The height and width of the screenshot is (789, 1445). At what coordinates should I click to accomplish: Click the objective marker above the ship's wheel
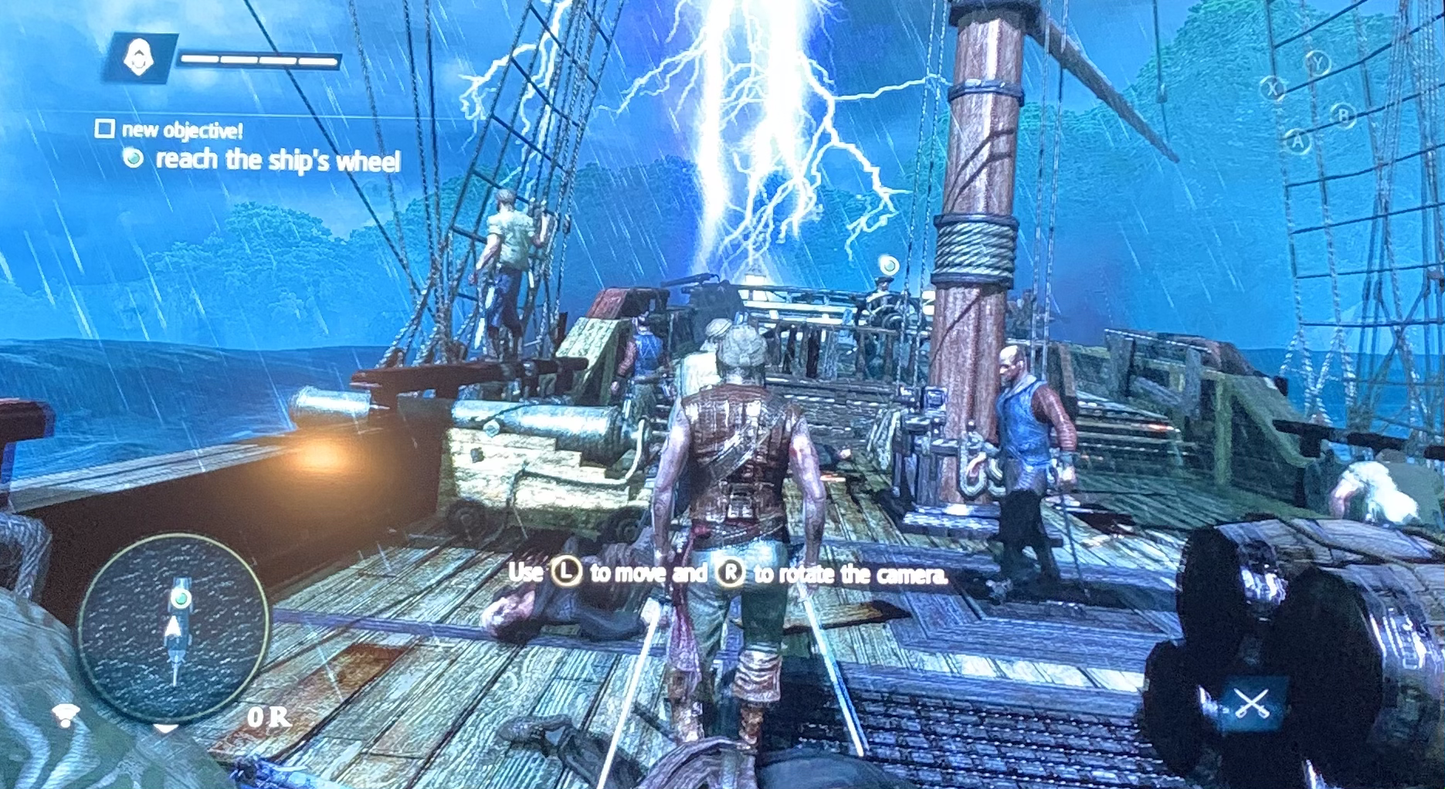tap(887, 263)
